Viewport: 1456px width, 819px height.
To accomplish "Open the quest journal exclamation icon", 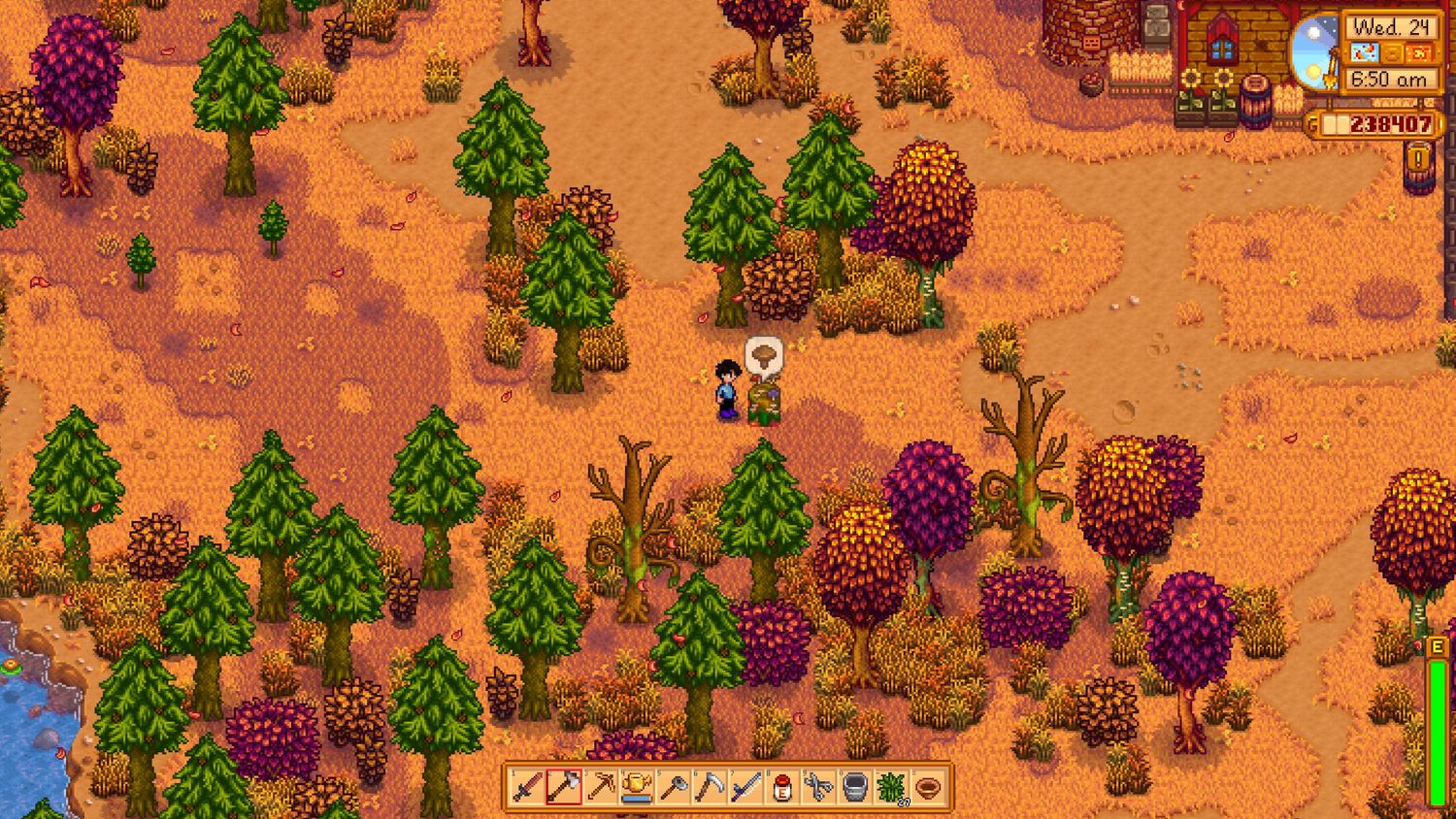I will coord(1418,160).
